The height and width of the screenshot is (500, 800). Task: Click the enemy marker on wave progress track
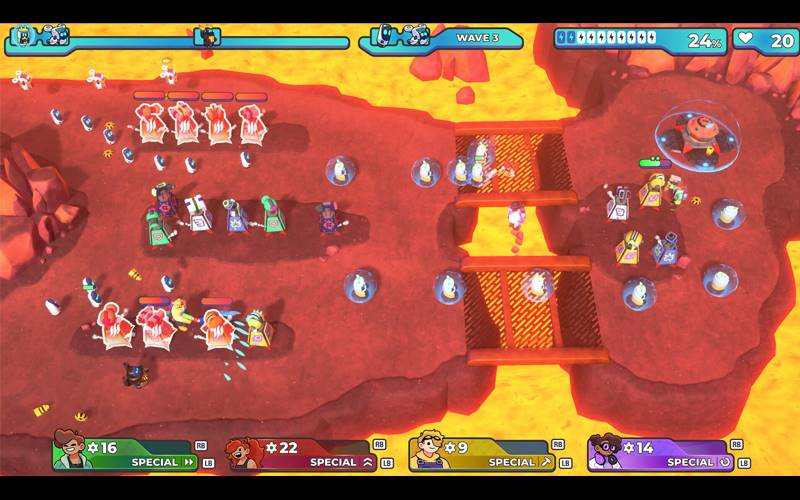(207, 37)
